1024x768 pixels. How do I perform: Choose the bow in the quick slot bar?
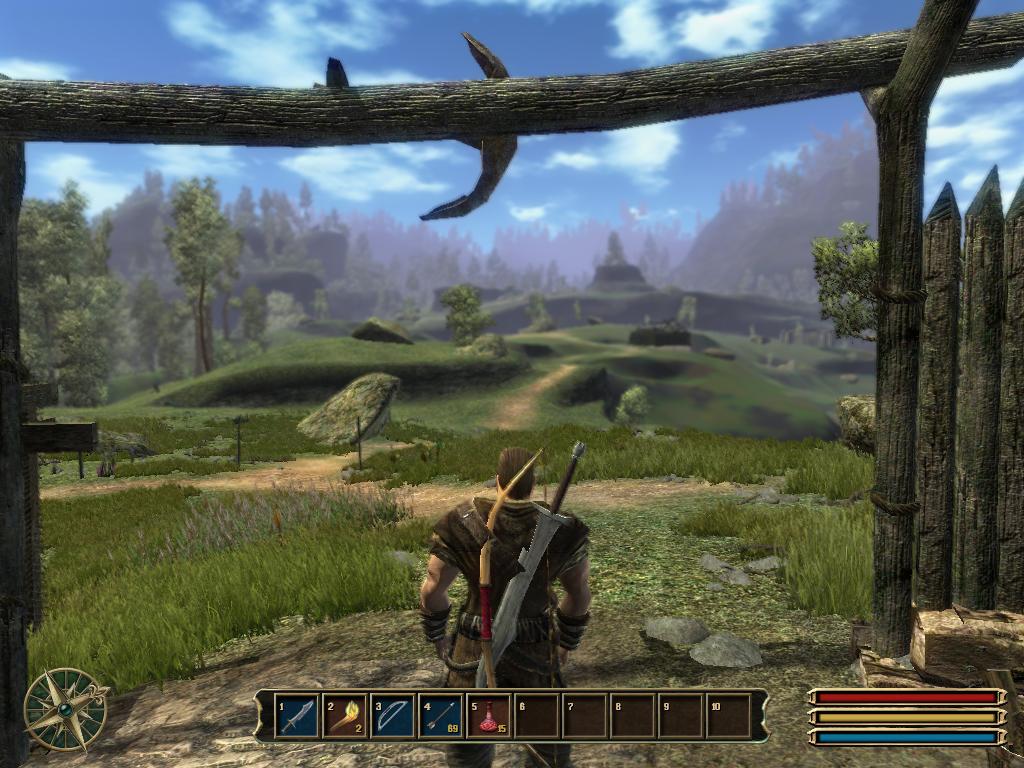tap(393, 716)
